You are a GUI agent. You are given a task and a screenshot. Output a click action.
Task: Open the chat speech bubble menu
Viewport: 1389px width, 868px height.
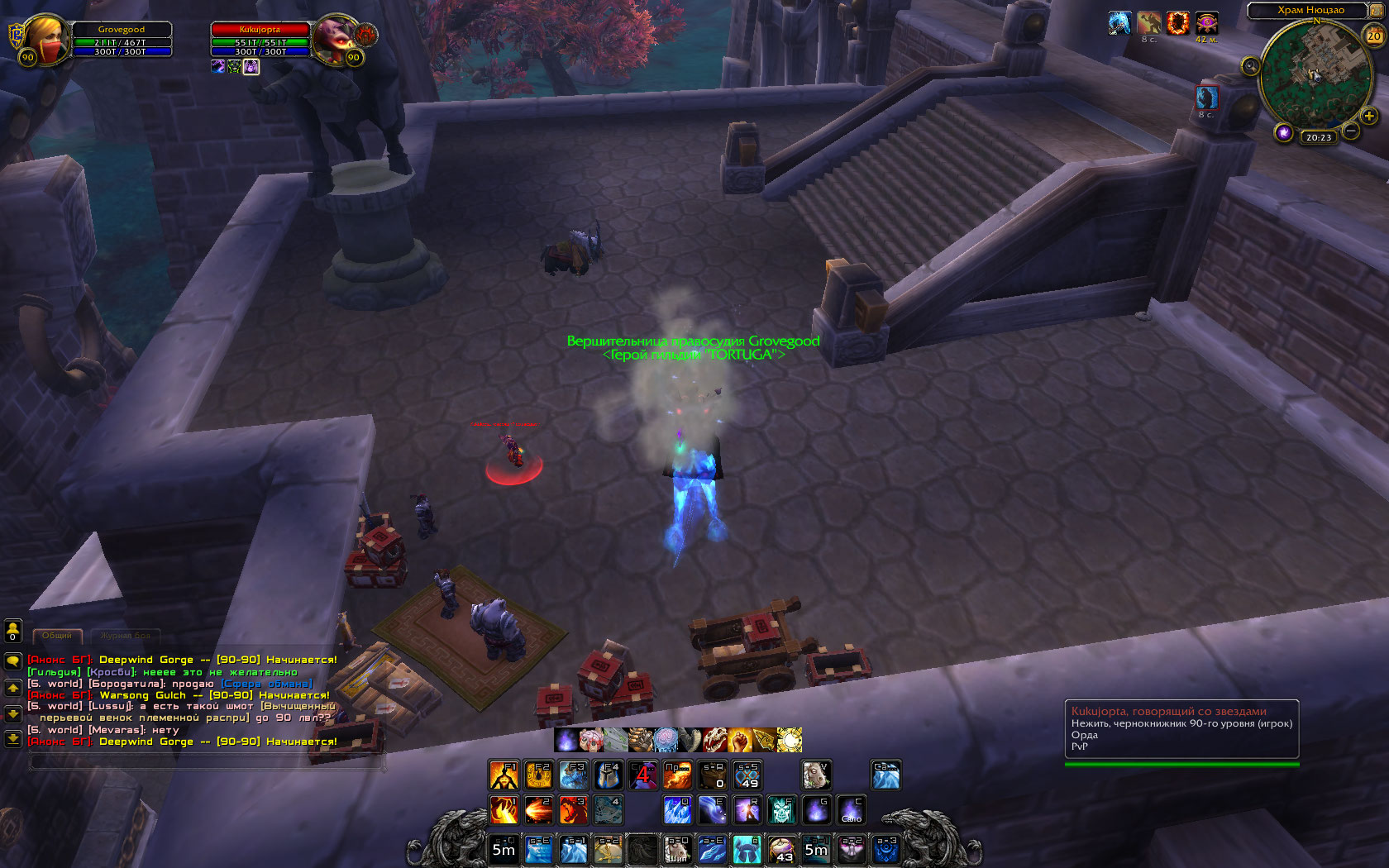13,661
